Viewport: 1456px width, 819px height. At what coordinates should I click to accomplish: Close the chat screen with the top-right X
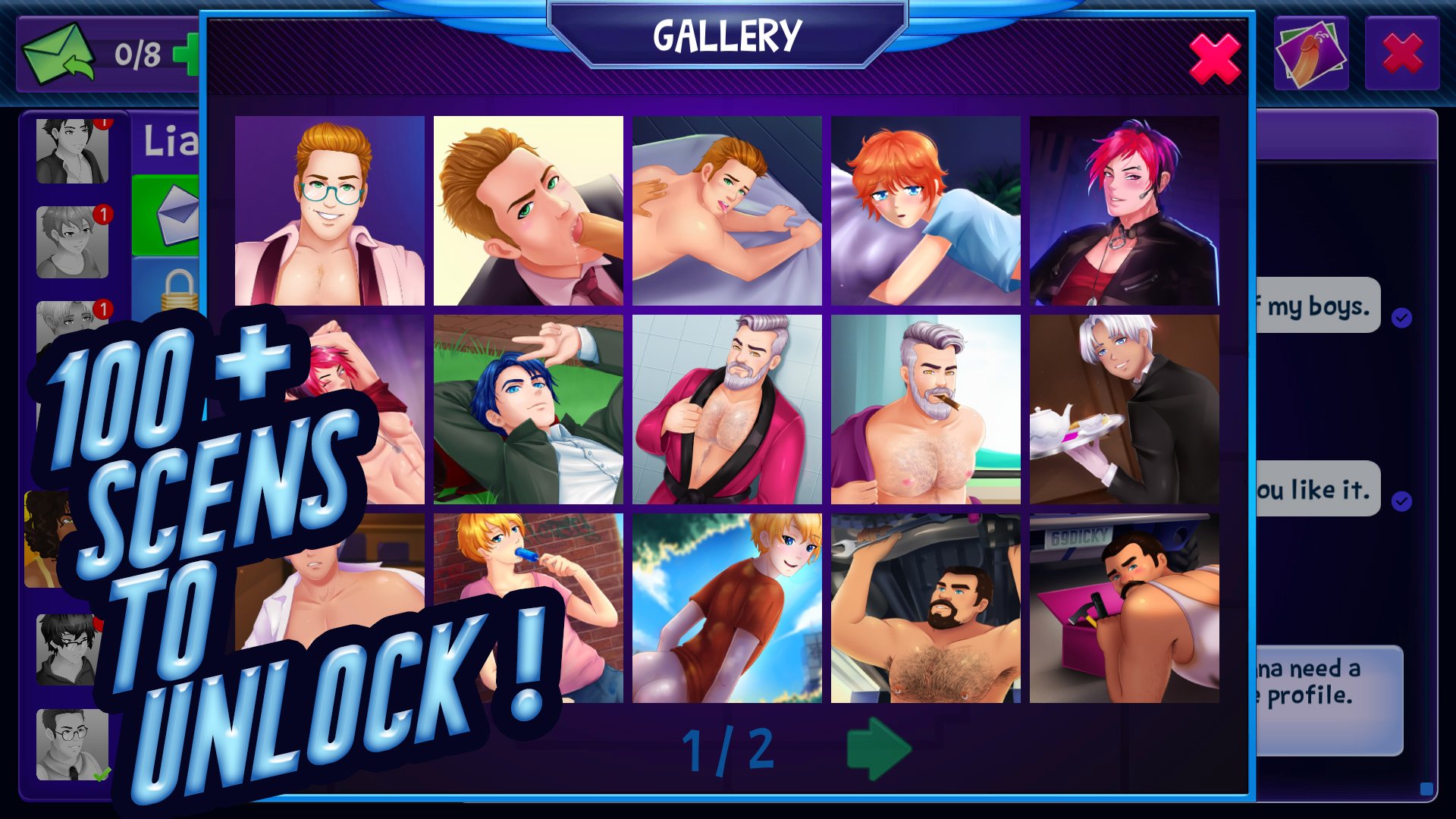(x=1401, y=54)
